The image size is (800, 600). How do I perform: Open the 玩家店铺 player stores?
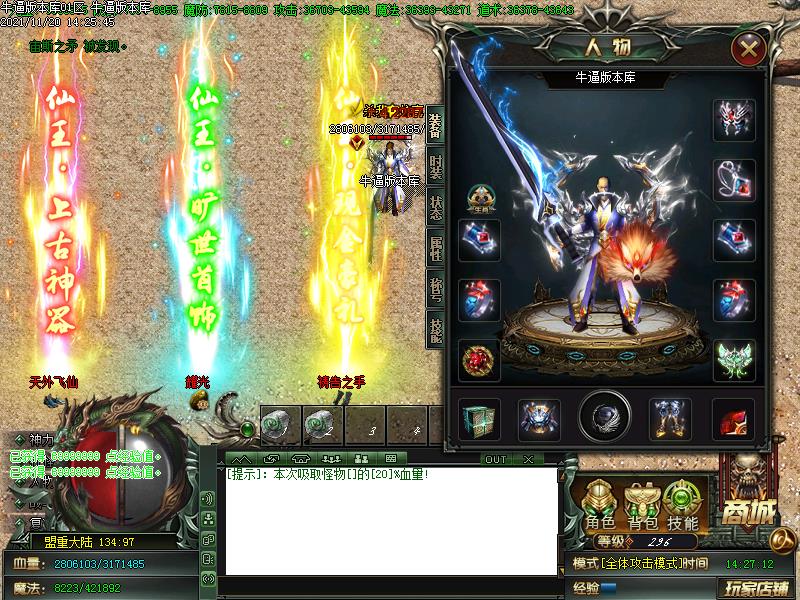point(757,587)
